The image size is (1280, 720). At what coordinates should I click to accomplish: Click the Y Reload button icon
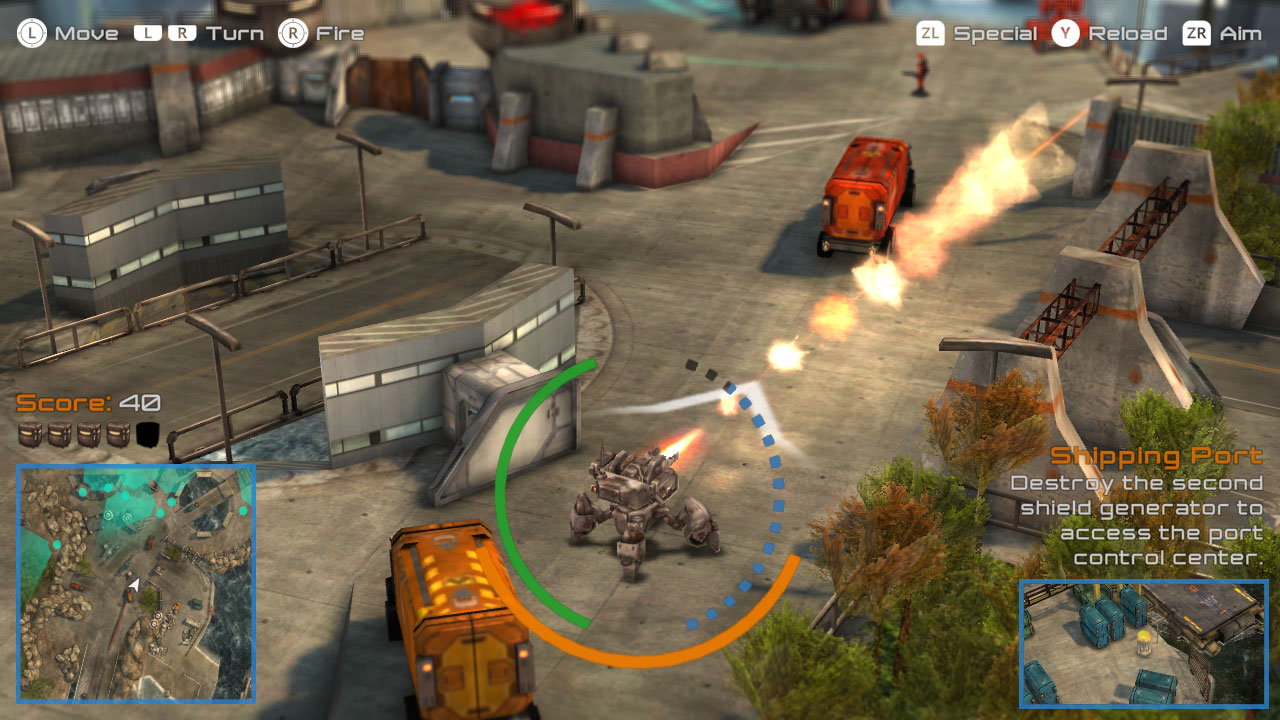coord(1063,32)
